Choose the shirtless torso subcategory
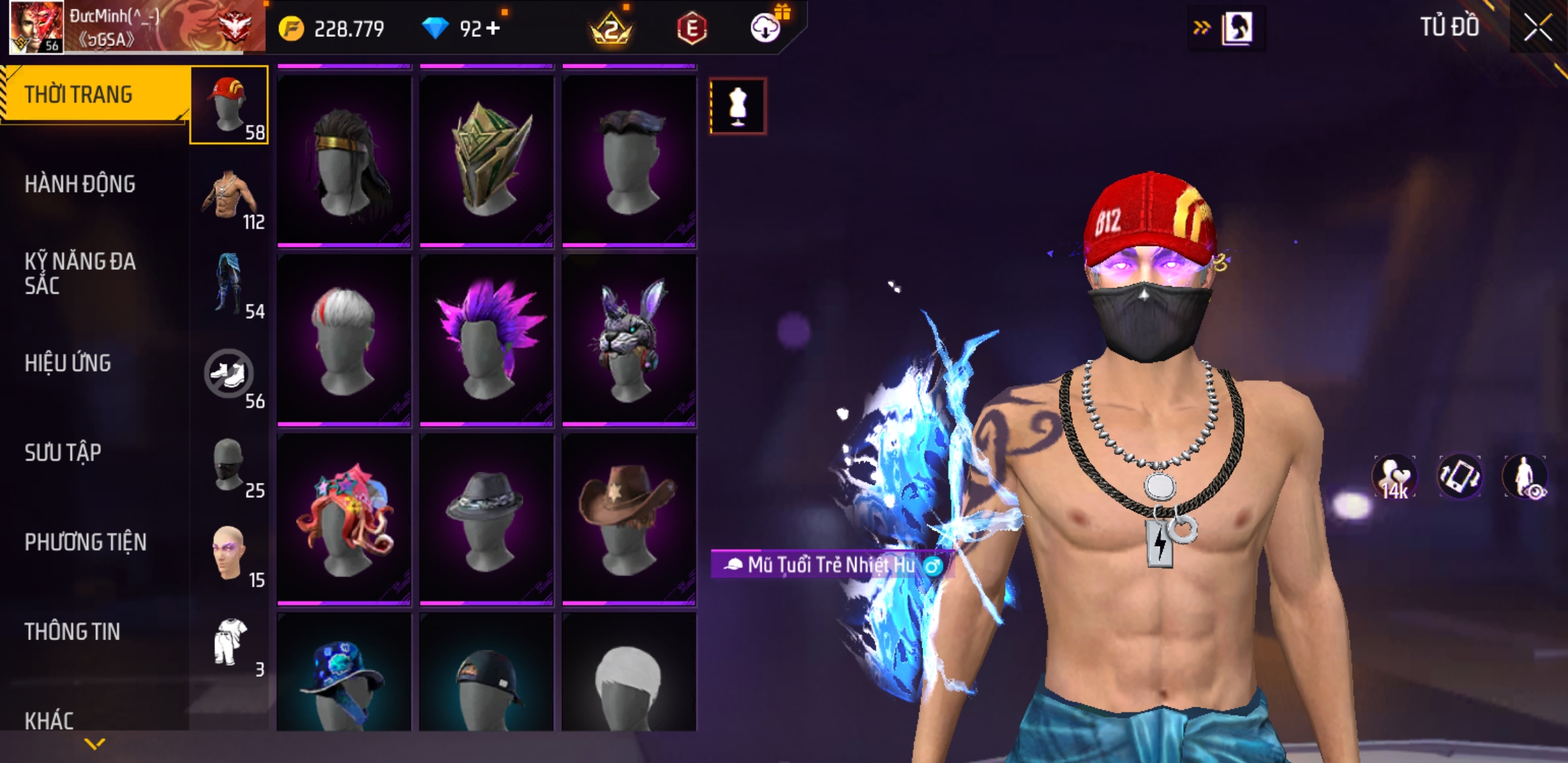 (229, 196)
